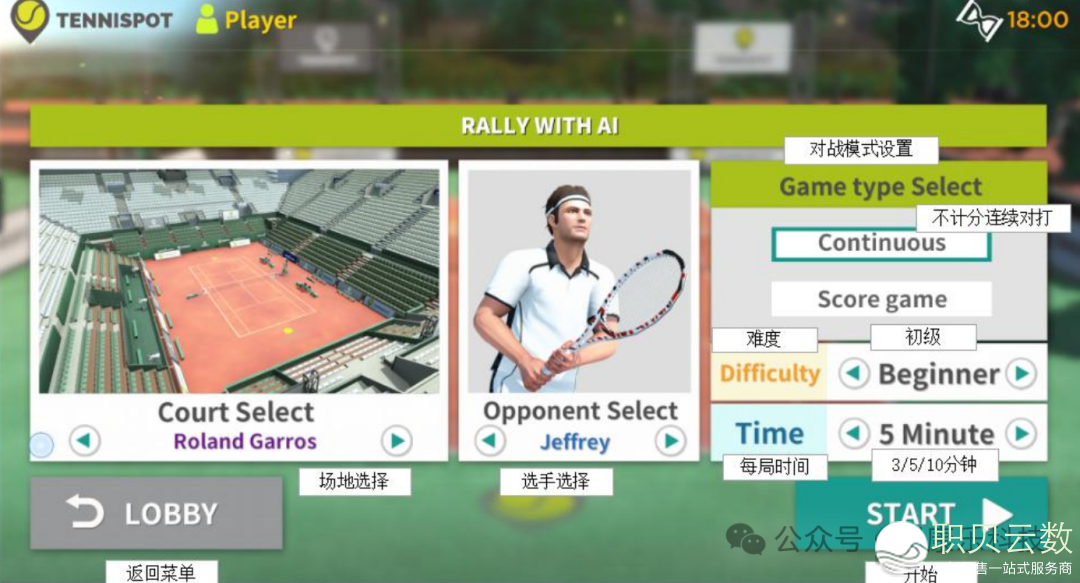Open the Player profile

247,20
